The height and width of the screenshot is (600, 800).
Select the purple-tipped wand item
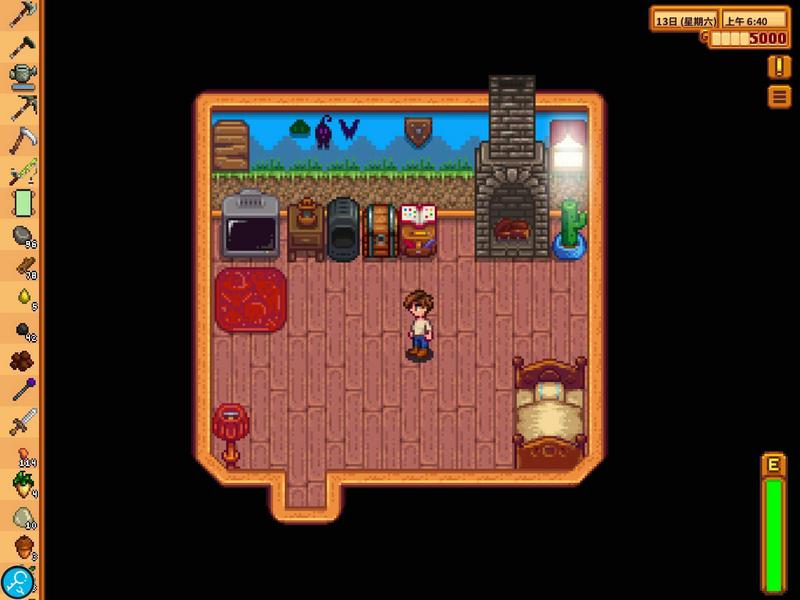click(21, 391)
